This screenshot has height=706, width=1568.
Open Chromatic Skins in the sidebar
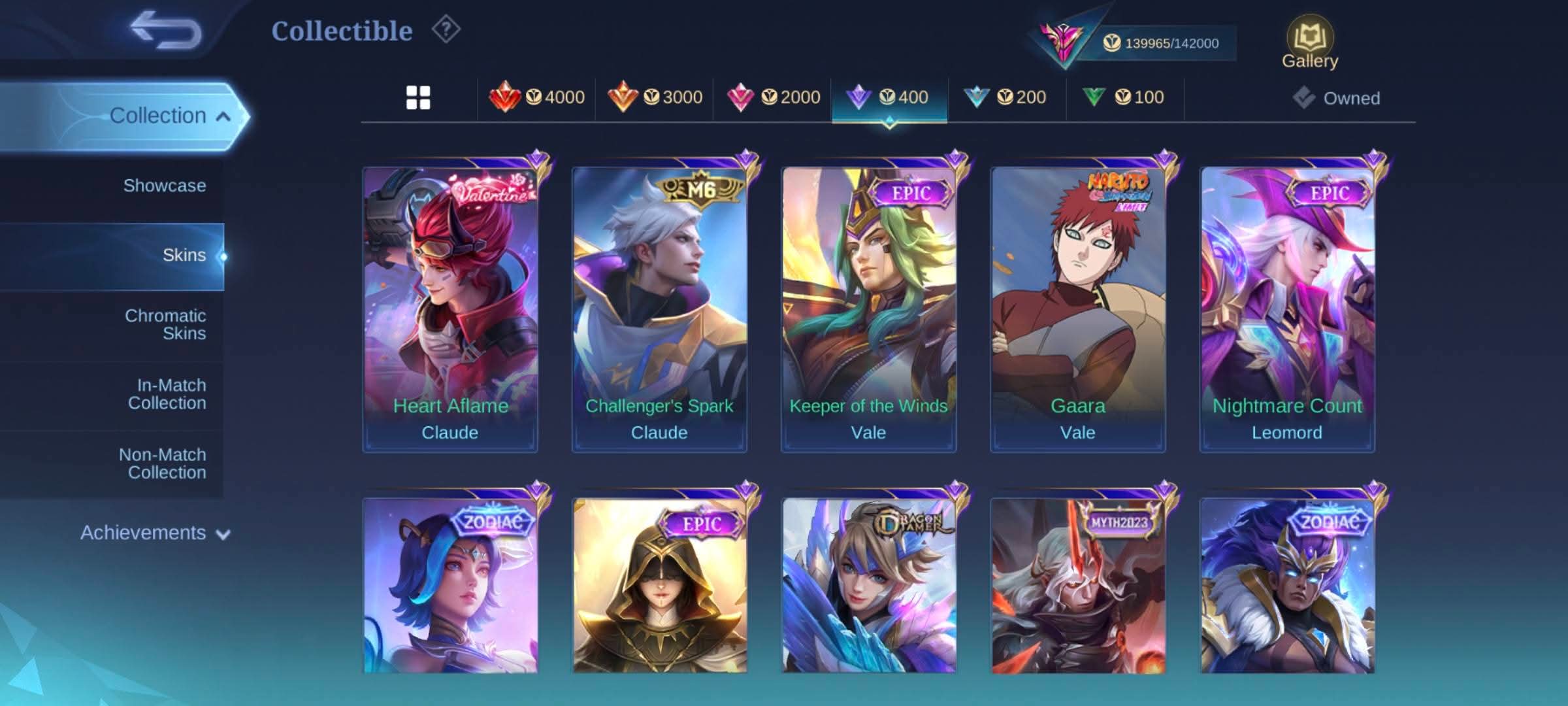[165, 324]
